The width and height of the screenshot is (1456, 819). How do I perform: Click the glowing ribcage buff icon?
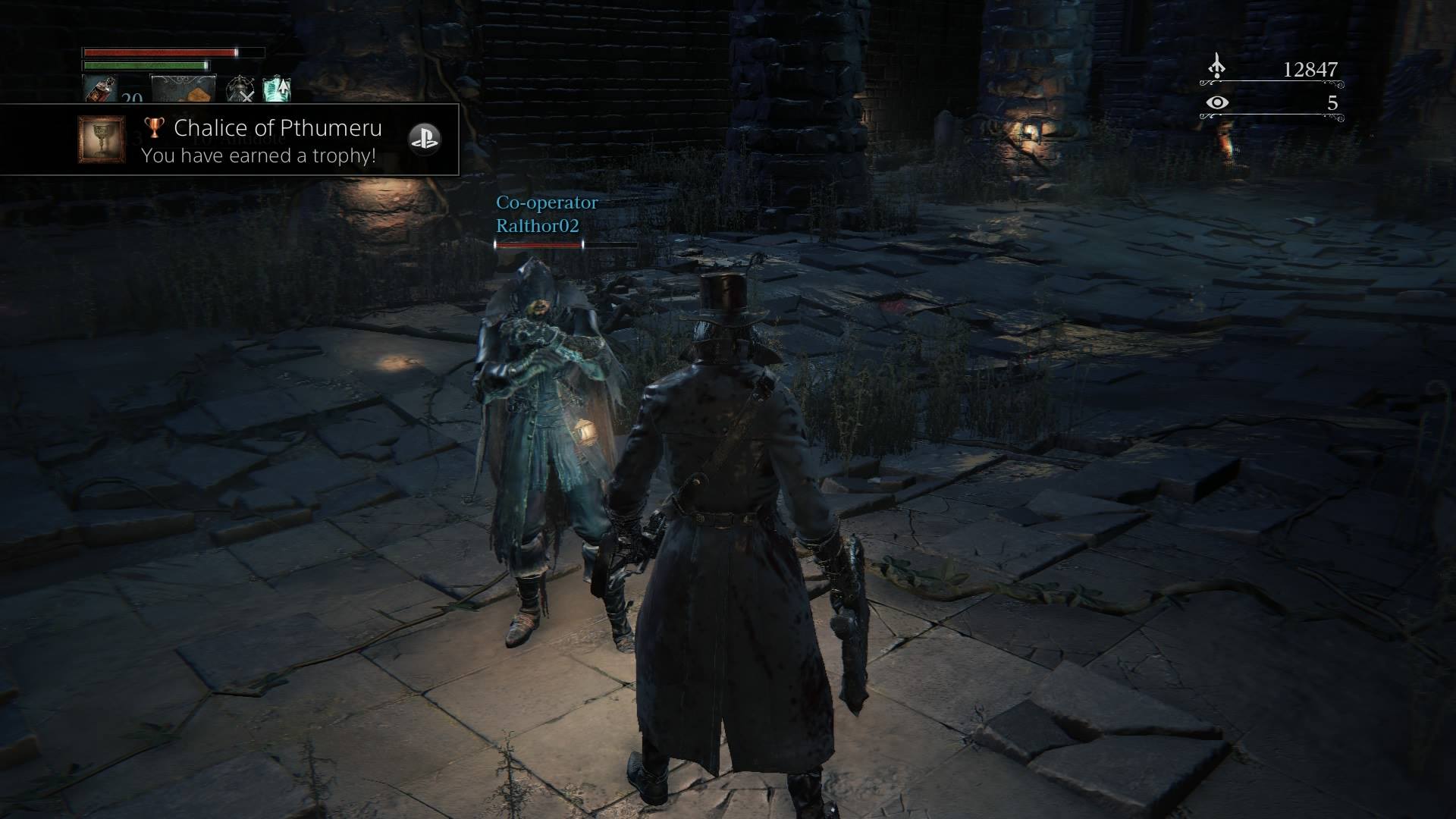pyautogui.click(x=276, y=89)
